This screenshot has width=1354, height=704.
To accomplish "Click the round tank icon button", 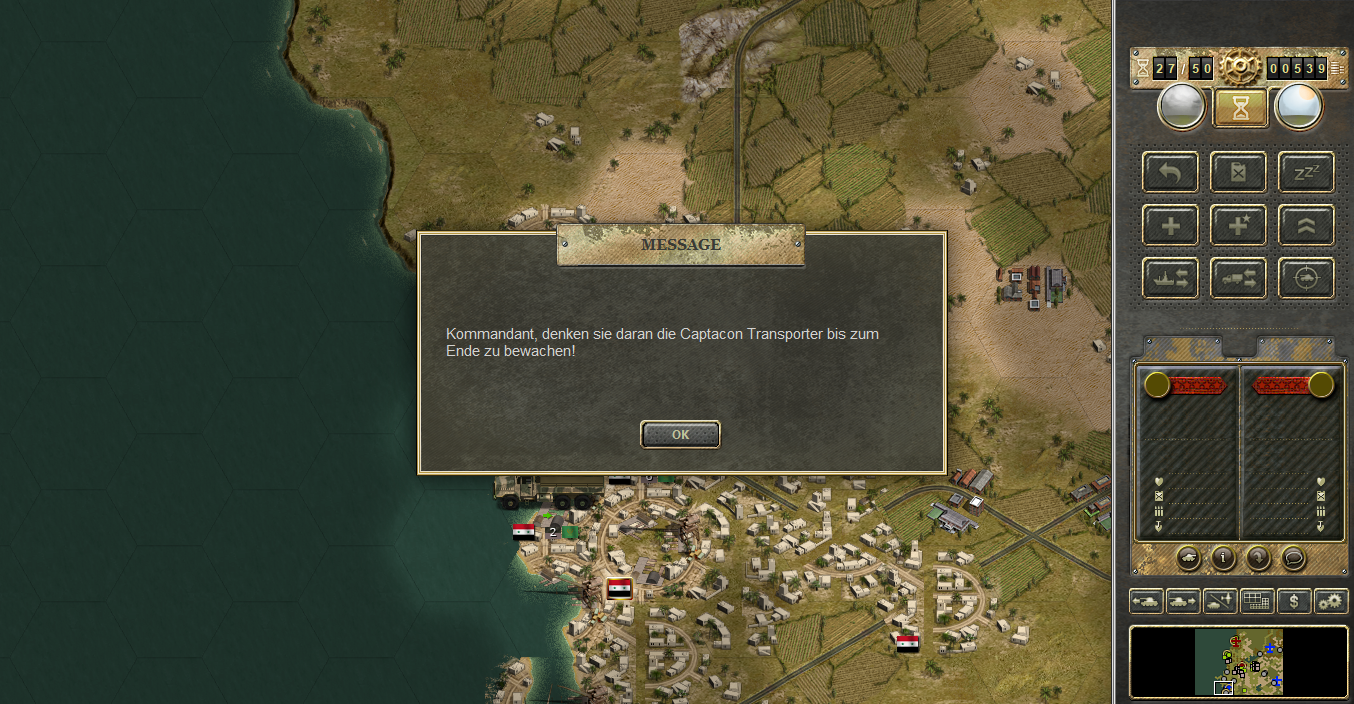I will 1188,558.
